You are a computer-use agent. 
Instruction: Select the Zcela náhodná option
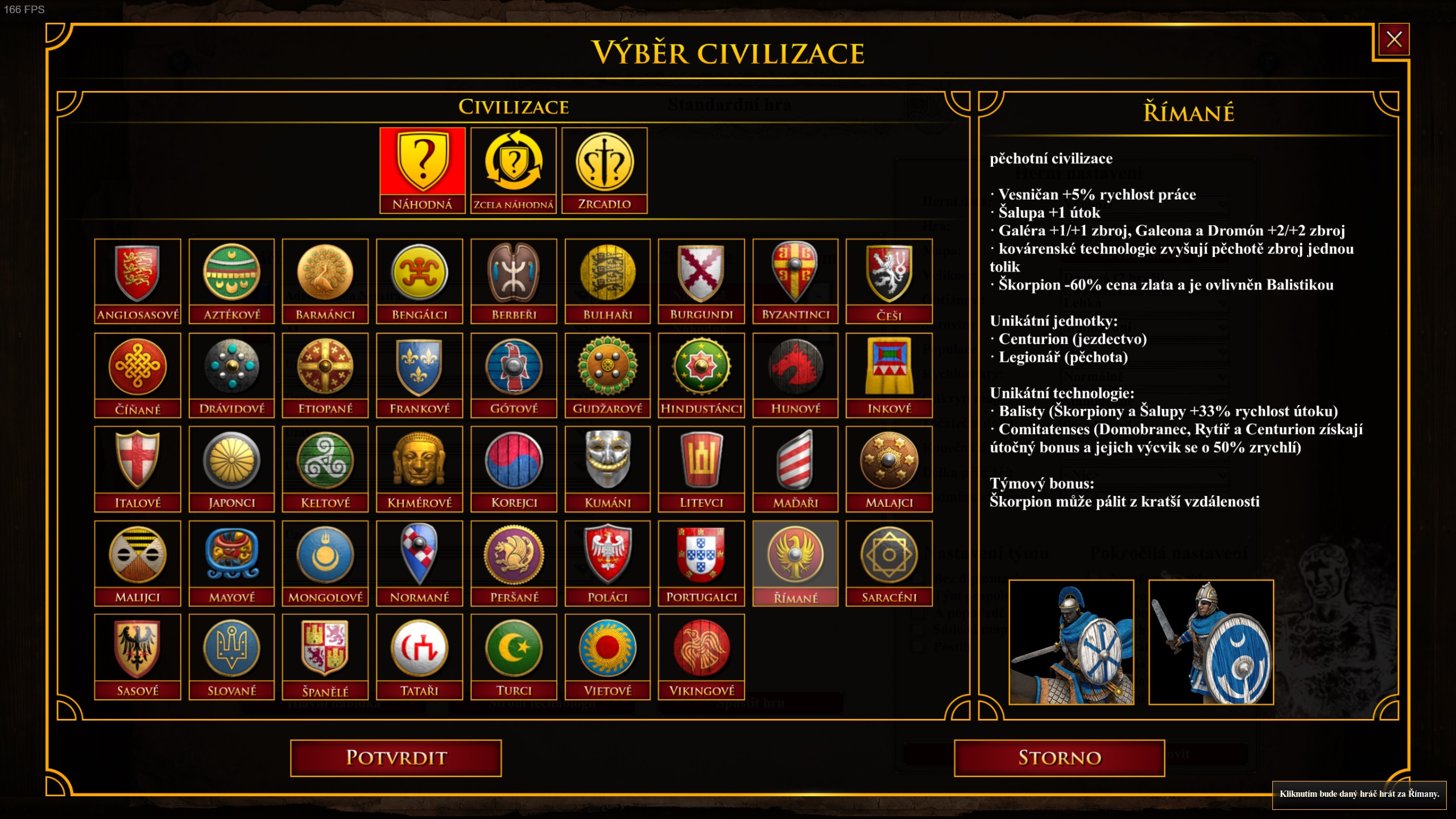coord(513,169)
